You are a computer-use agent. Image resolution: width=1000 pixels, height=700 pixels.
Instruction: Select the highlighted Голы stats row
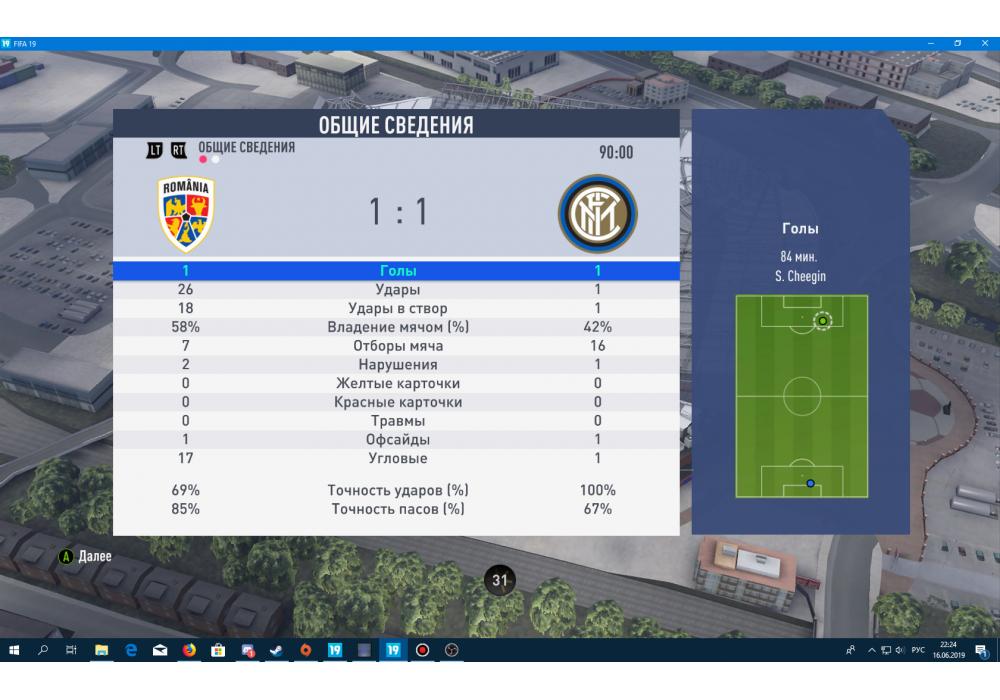(x=398, y=270)
